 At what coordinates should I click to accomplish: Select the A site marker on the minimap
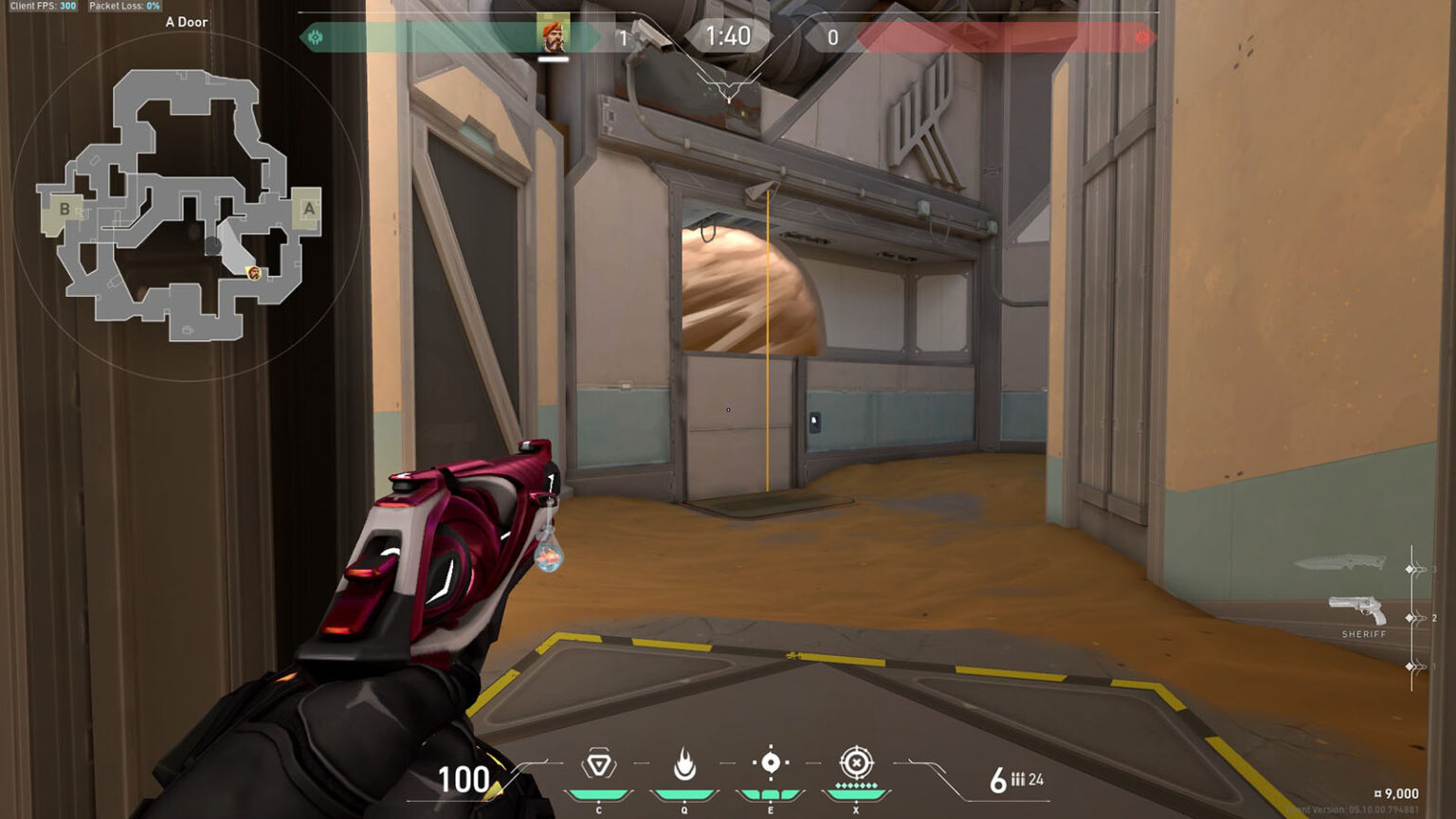(x=308, y=208)
